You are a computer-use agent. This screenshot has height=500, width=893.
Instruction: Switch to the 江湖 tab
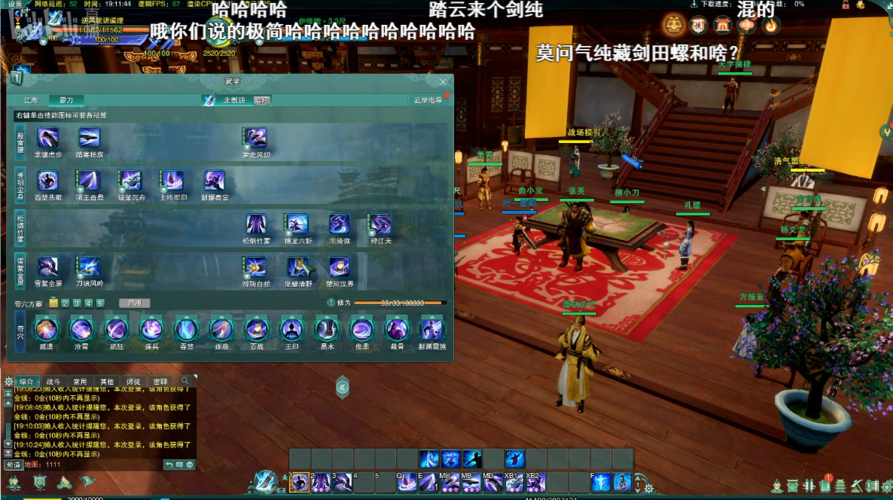(x=31, y=100)
